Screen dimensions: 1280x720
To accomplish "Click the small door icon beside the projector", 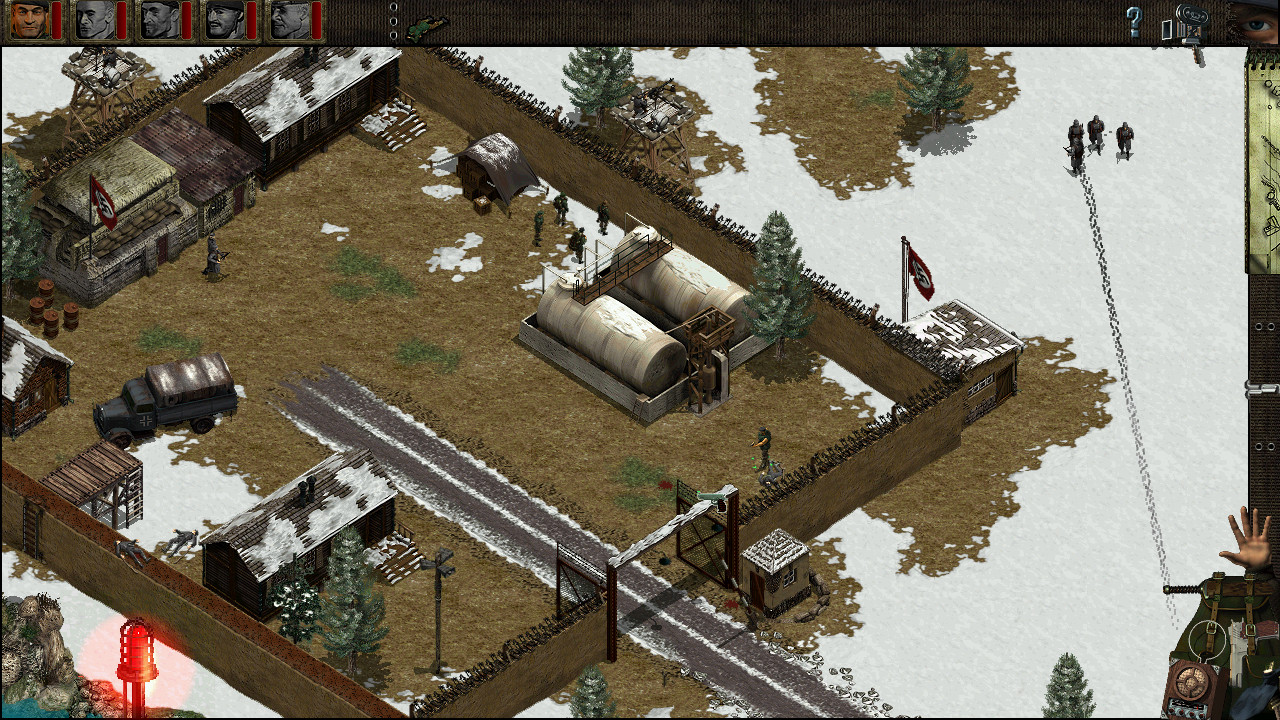I will click(x=1166, y=28).
